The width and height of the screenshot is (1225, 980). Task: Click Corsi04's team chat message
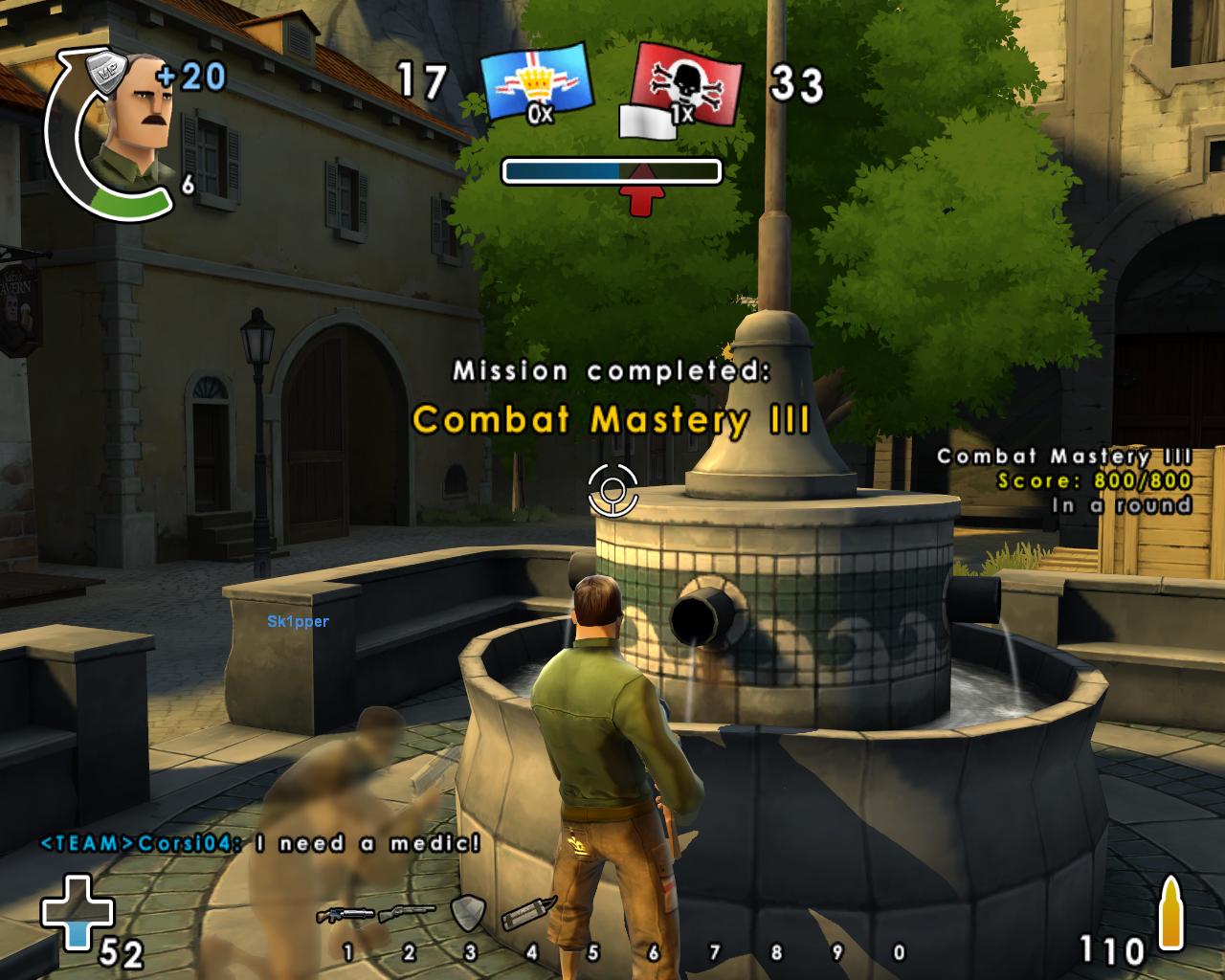click(x=259, y=843)
